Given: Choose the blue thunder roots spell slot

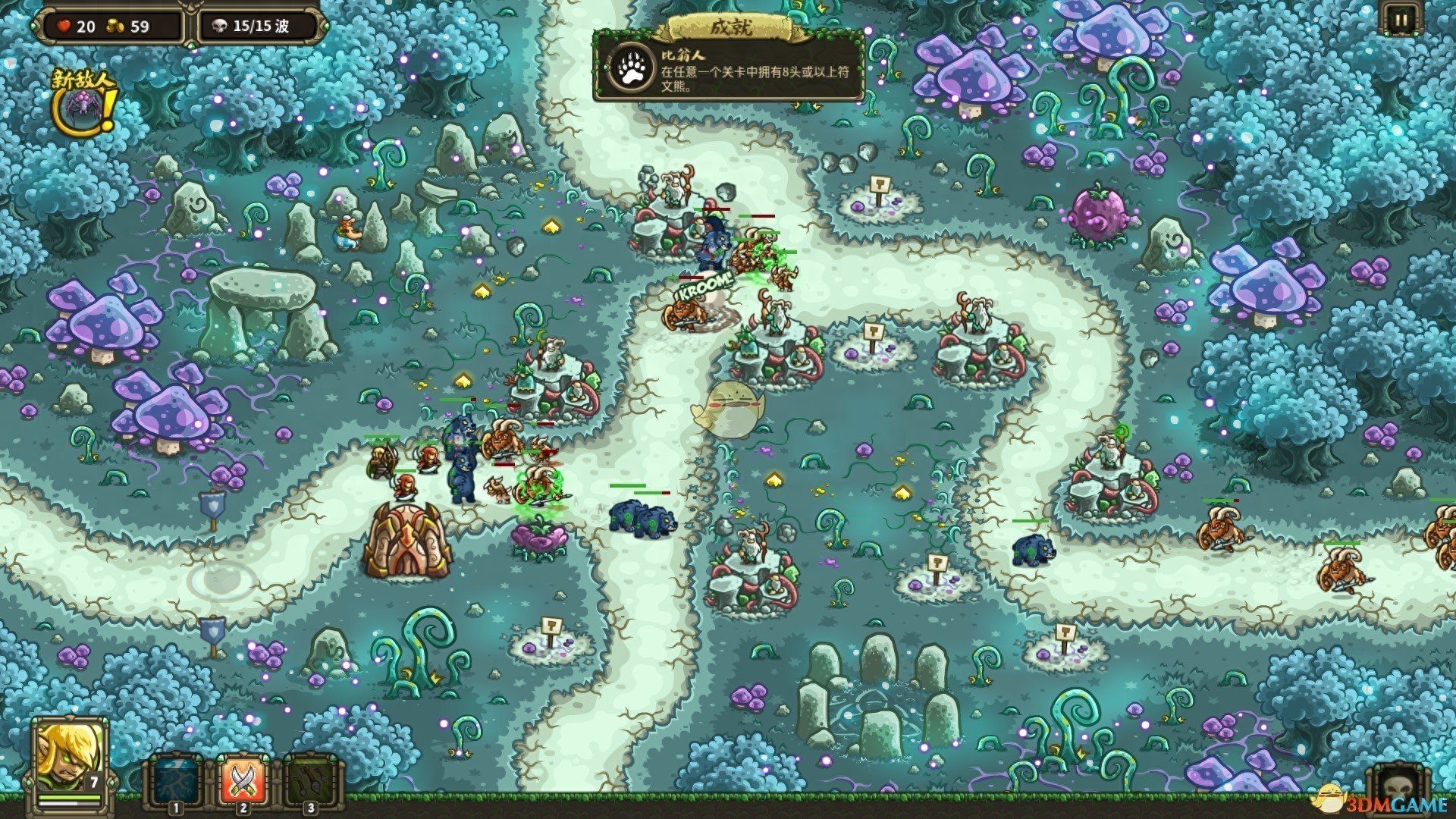Looking at the screenshot, I should tap(177, 781).
